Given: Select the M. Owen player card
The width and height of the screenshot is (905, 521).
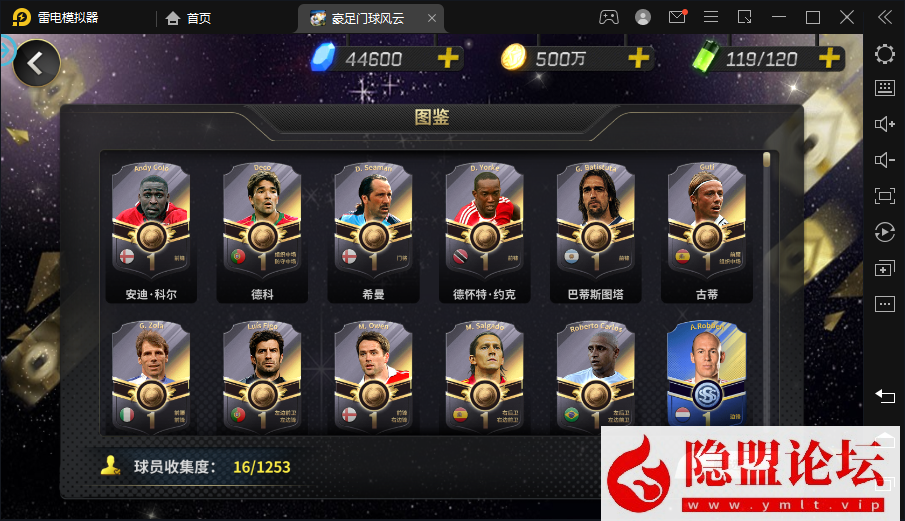Looking at the screenshot, I should 374,375.
